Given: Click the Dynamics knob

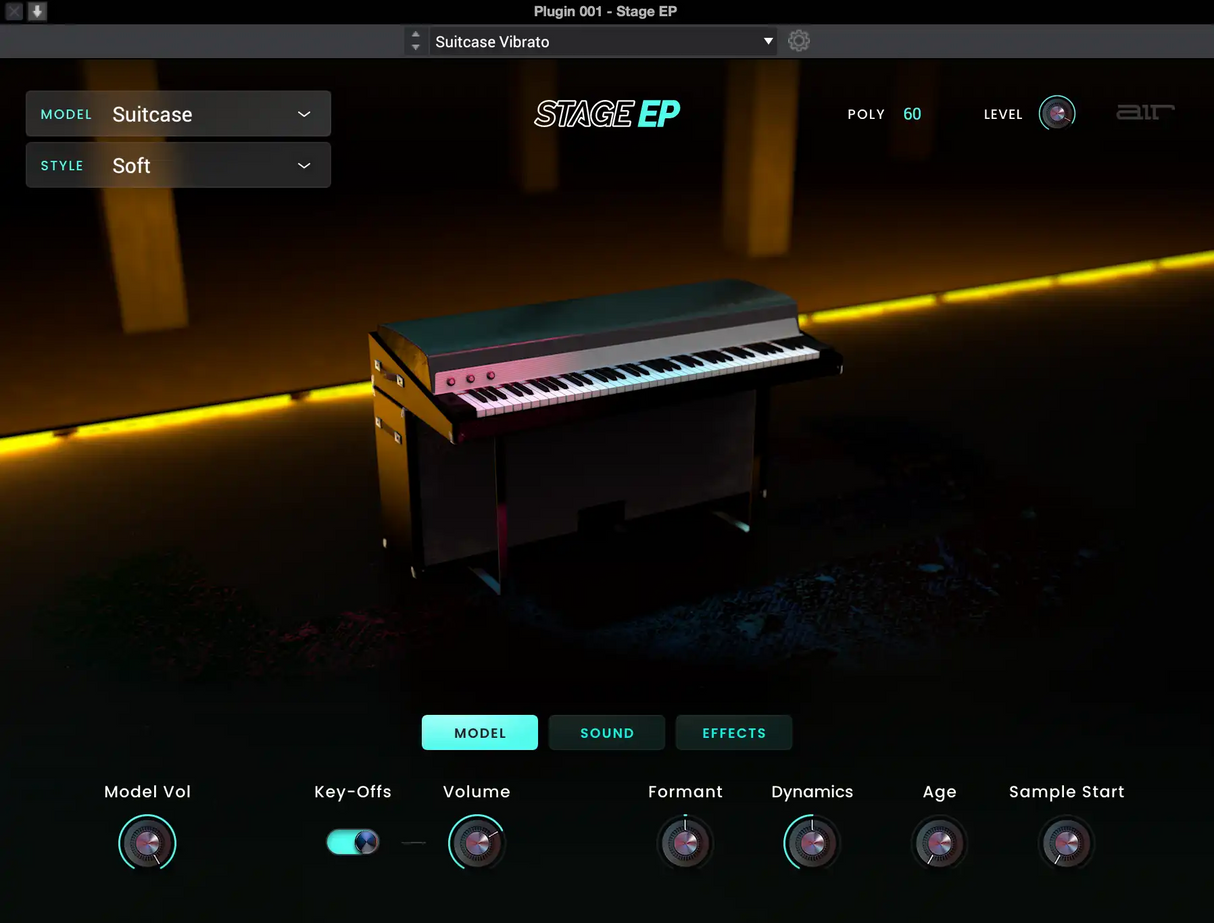Looking at the screenshot, I should tap(812, 842).
